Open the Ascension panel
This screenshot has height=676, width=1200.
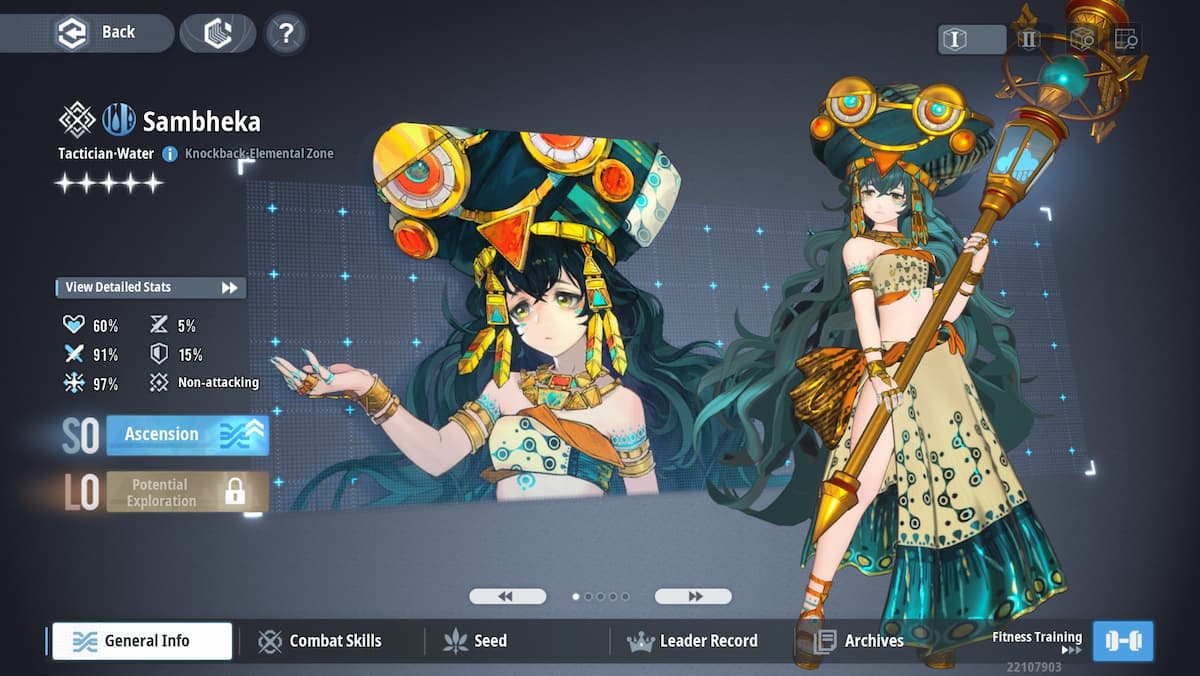coord(187,435)
